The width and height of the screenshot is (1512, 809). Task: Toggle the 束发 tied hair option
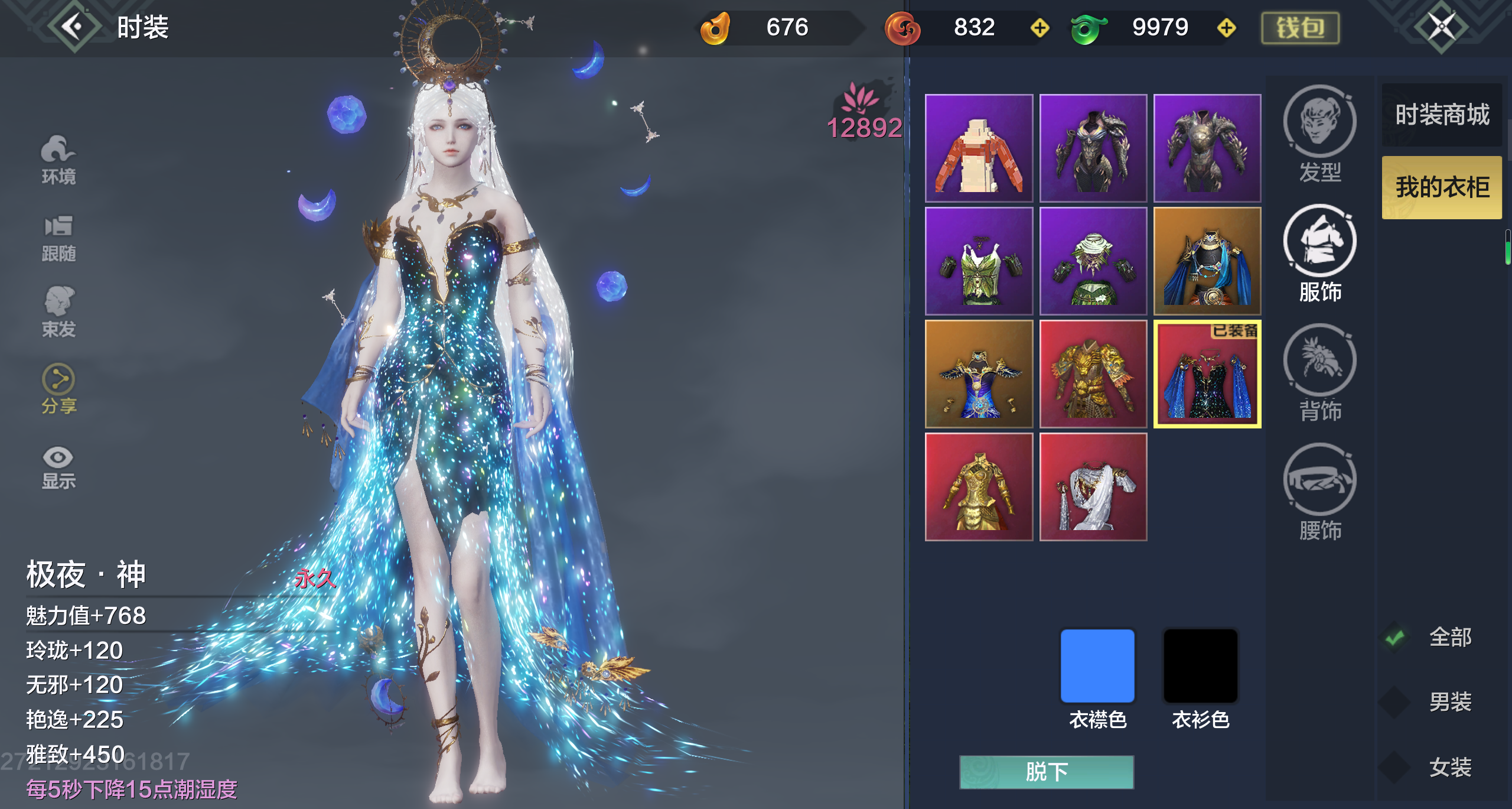point(58,311)
